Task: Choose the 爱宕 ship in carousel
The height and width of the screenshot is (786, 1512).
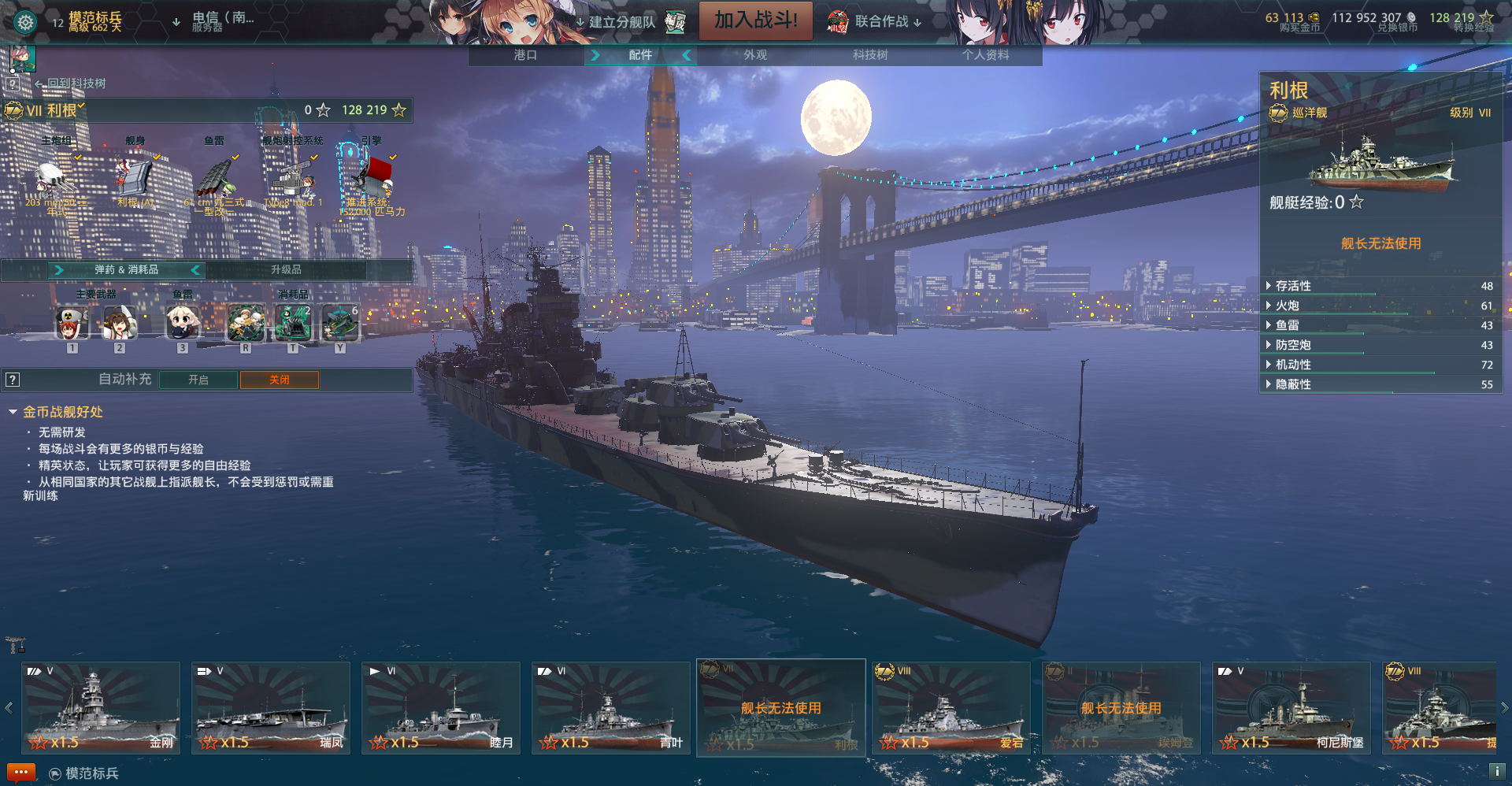Action: [x=951, y=708]
